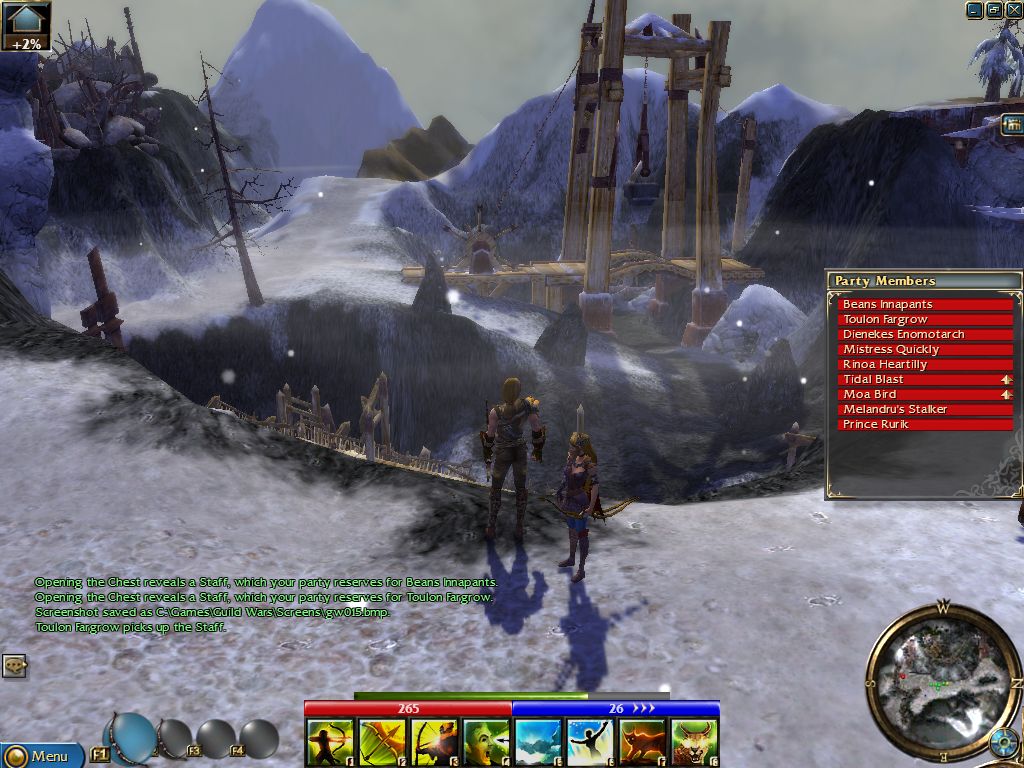Activate the first archer bow skill
Screen dimensions: 1024x768
click(330, 743)
